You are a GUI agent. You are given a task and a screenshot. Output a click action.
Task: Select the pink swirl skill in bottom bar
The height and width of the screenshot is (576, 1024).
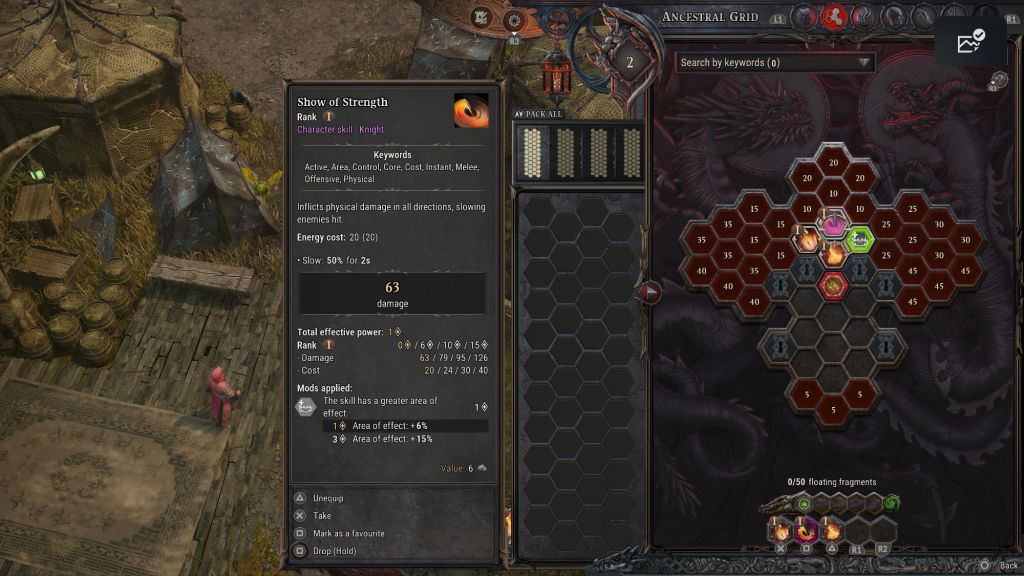pyautogui.click(x=806, y=530)
